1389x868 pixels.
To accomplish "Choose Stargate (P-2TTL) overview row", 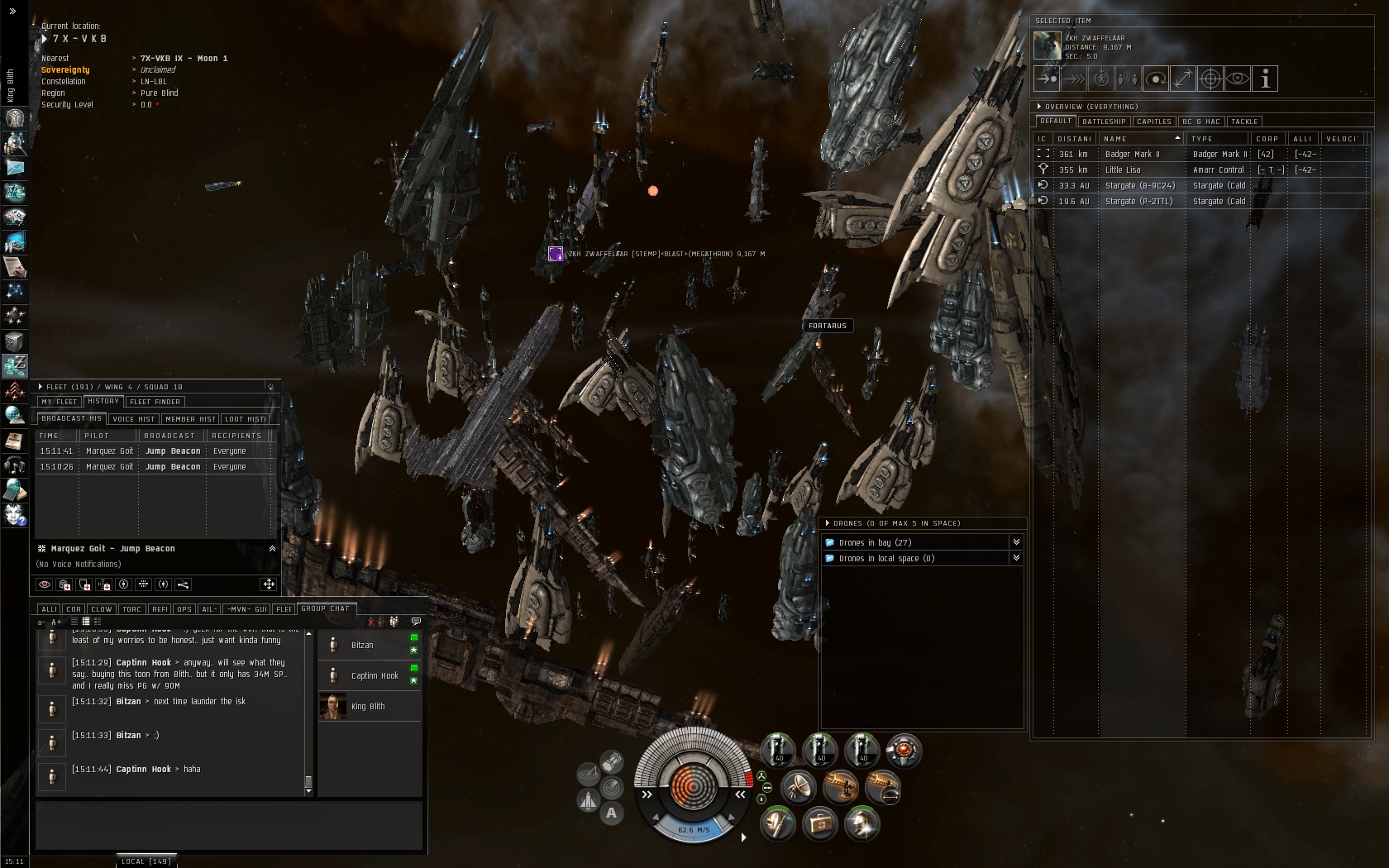I will click(1138, 202).
